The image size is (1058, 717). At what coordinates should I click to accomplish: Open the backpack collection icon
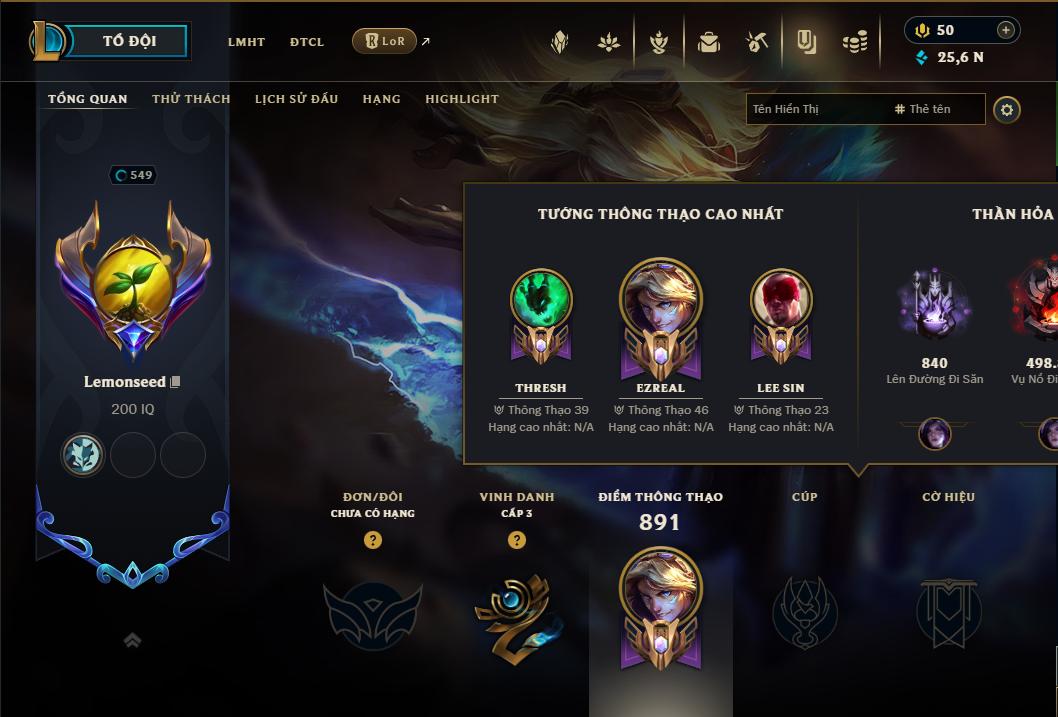pos(709,42)
